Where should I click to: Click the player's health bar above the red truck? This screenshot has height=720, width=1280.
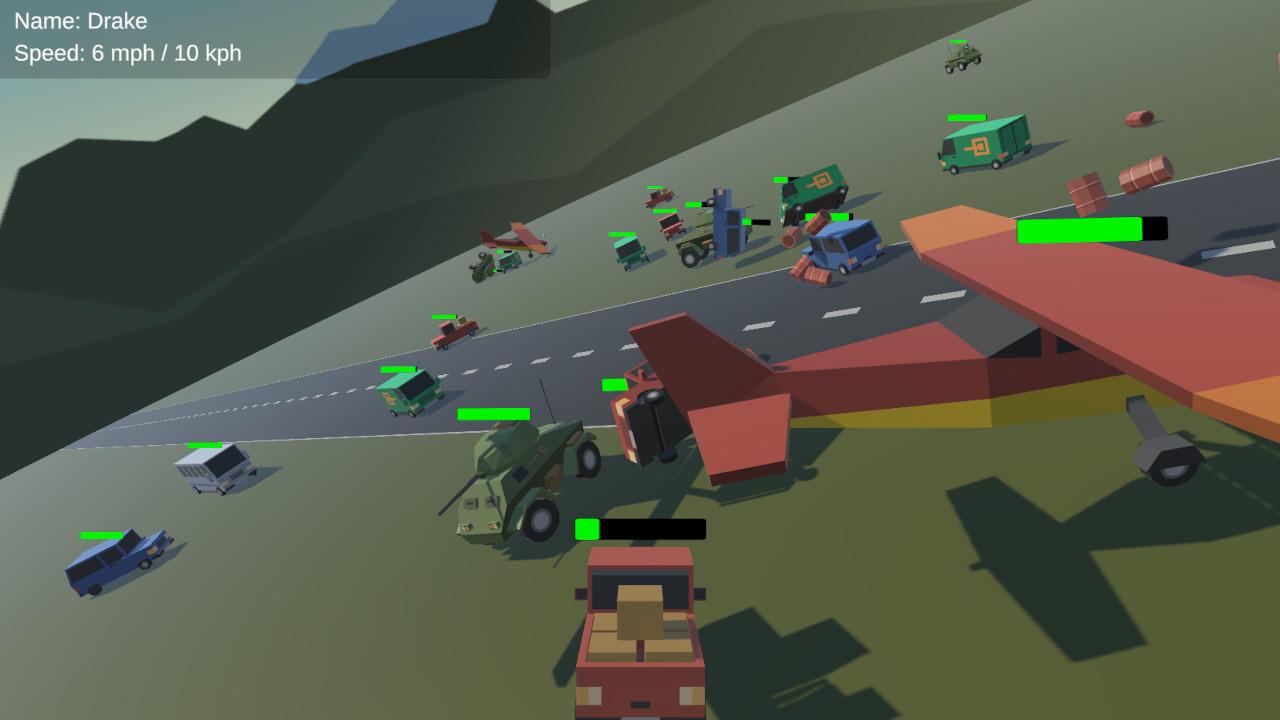pos(640,528)
